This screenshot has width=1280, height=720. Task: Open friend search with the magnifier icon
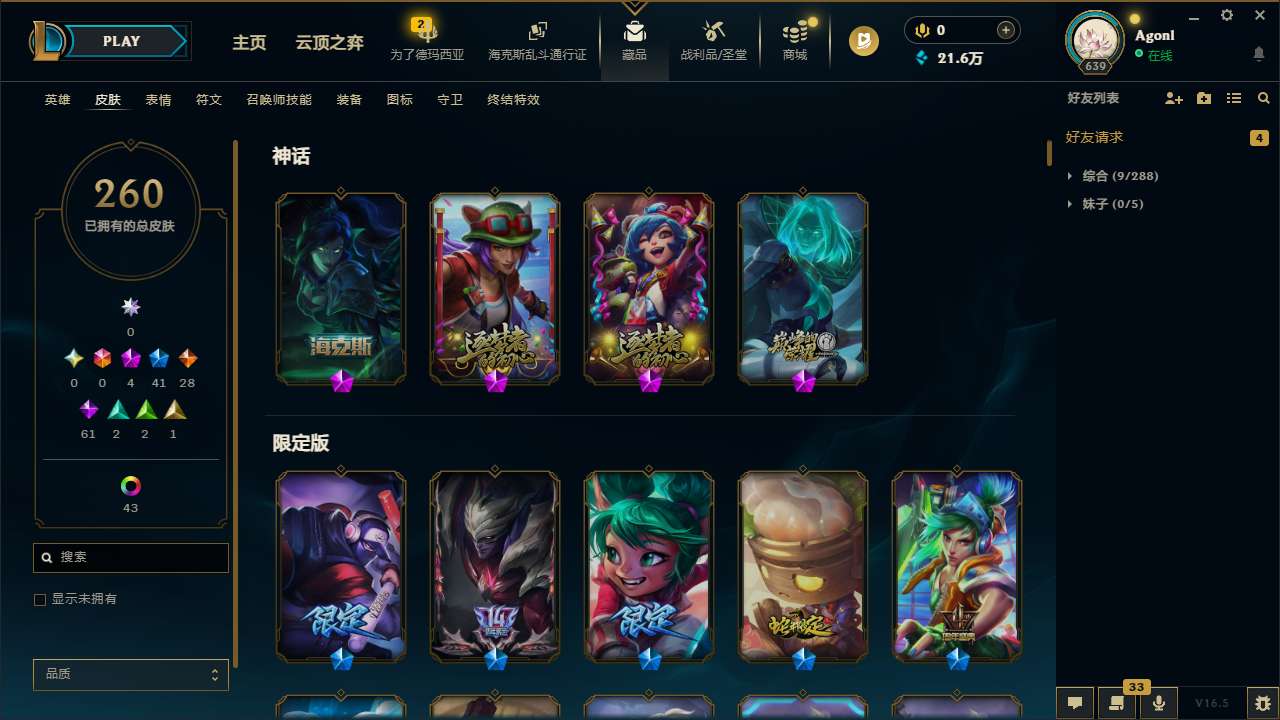pos(1263,97)
